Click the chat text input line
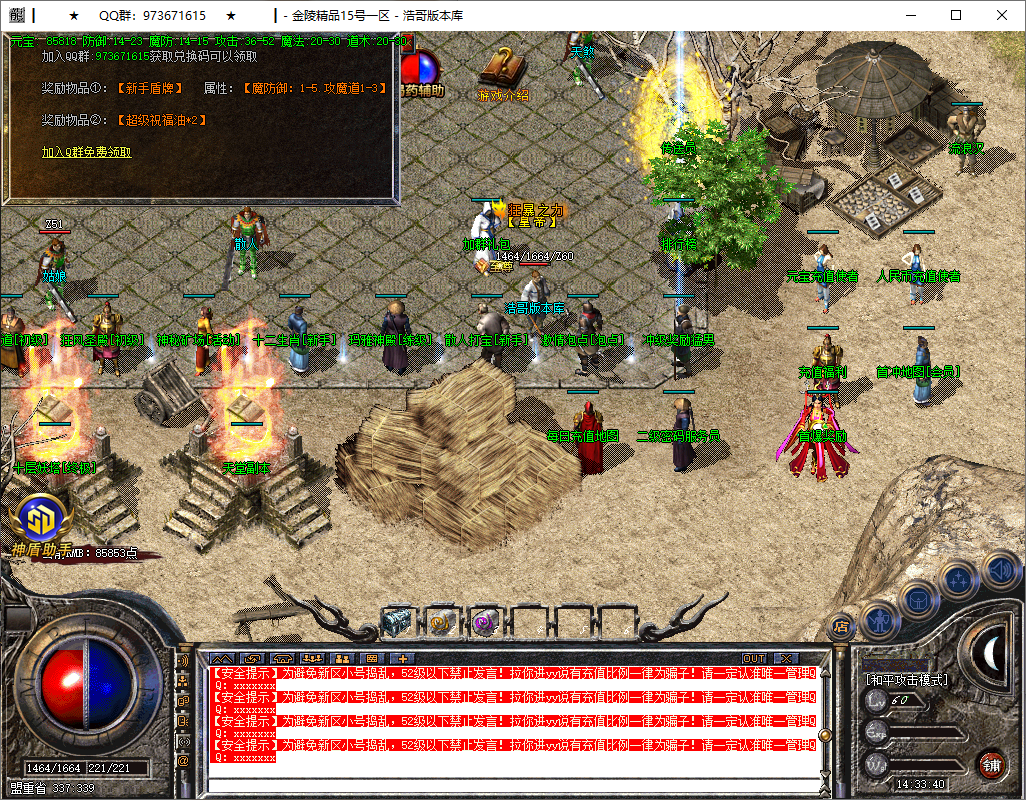The width and height of the screenshot is (1026, 800). (510, 783)
